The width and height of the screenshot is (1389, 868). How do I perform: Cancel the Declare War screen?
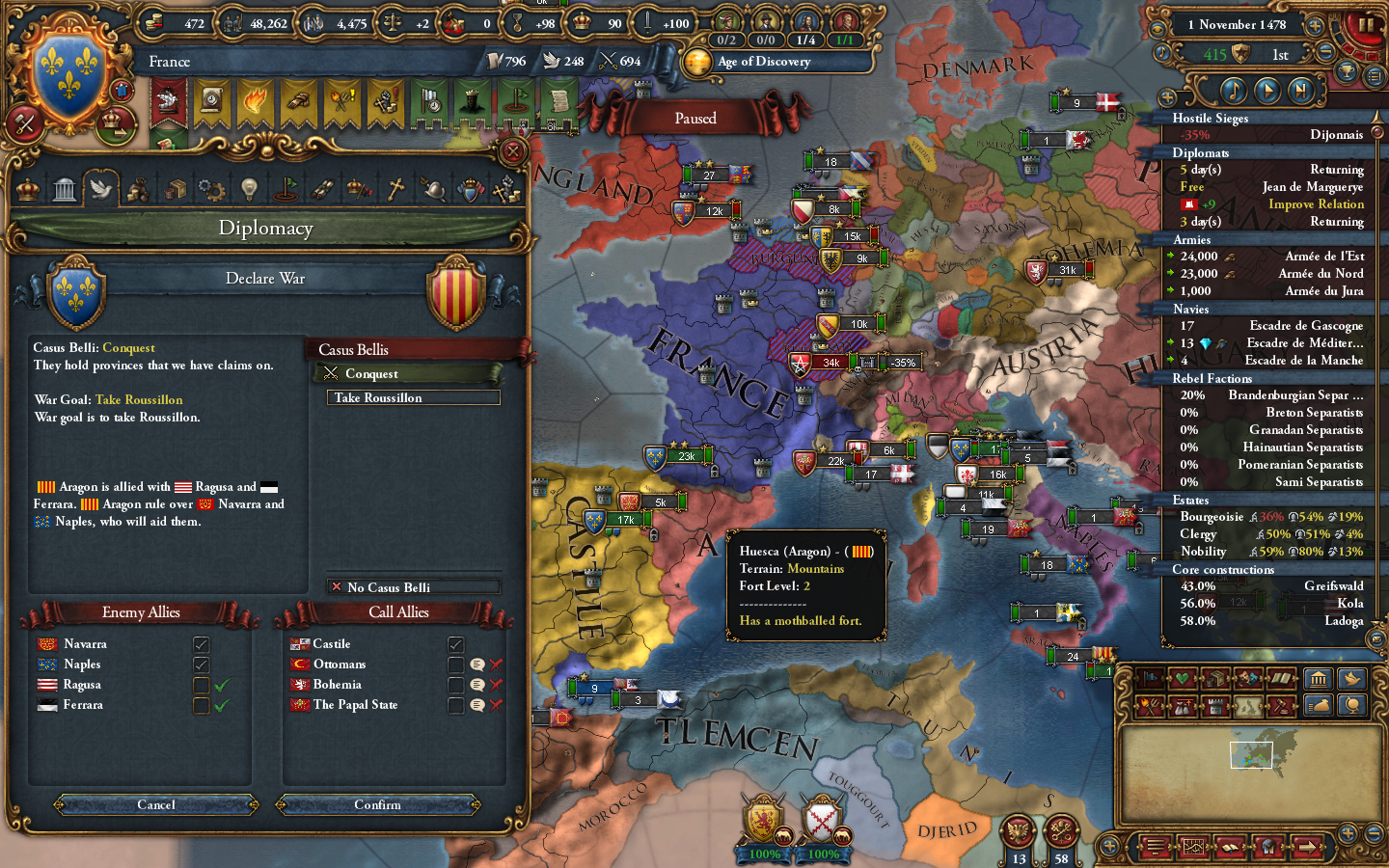(155, 805)
